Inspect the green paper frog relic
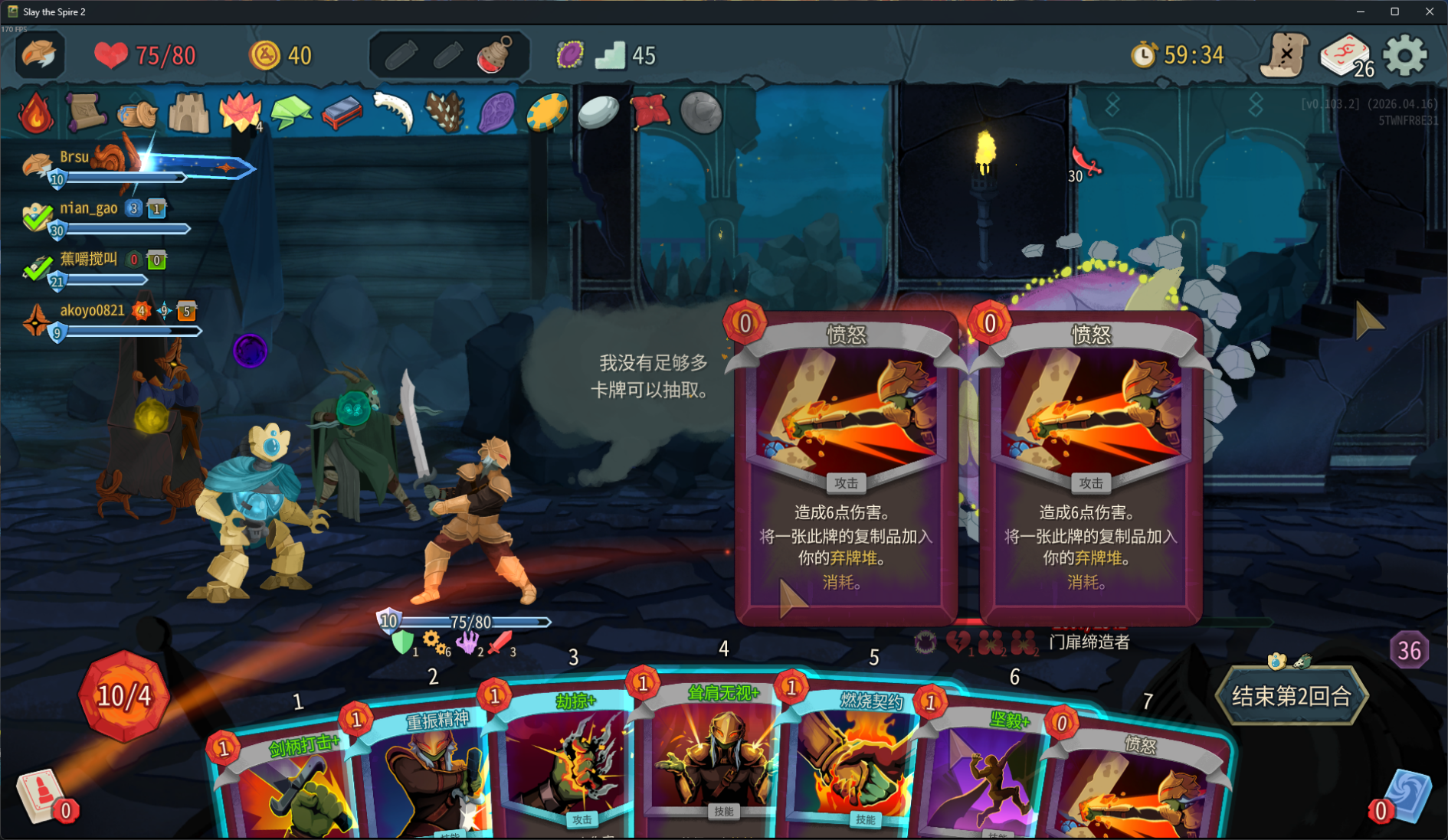The image size is (1448, 840). [x=290, y=113]
